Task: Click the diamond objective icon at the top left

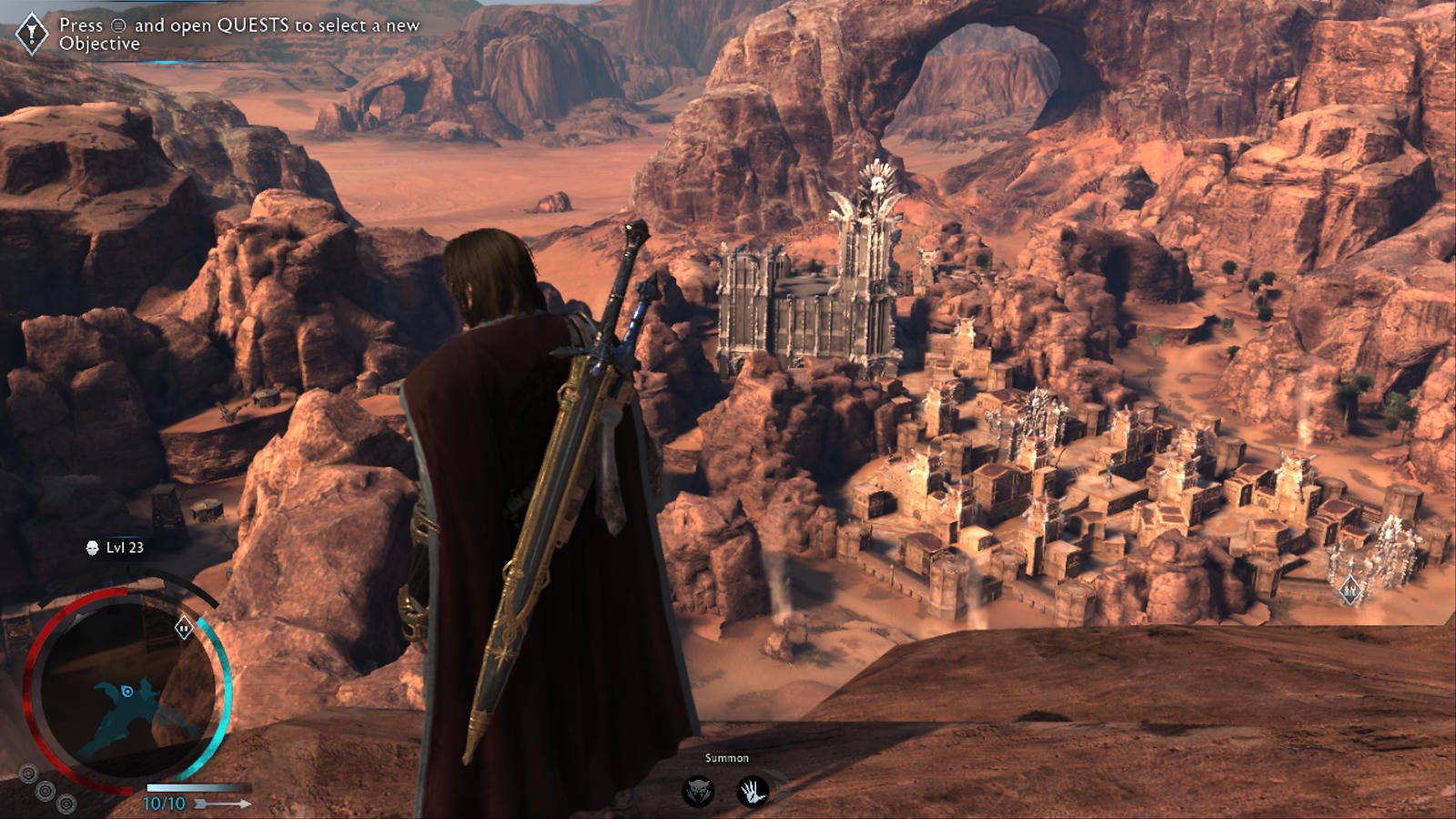Action: [x=33, y=34]
